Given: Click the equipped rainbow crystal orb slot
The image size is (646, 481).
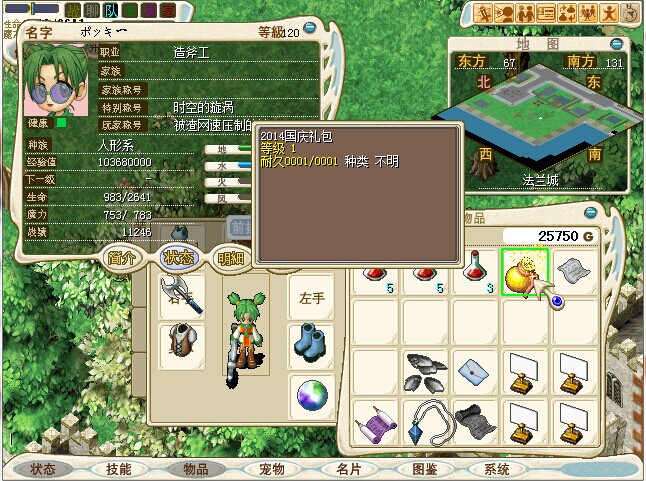Looking at the screenshot, I should point(311,394).
